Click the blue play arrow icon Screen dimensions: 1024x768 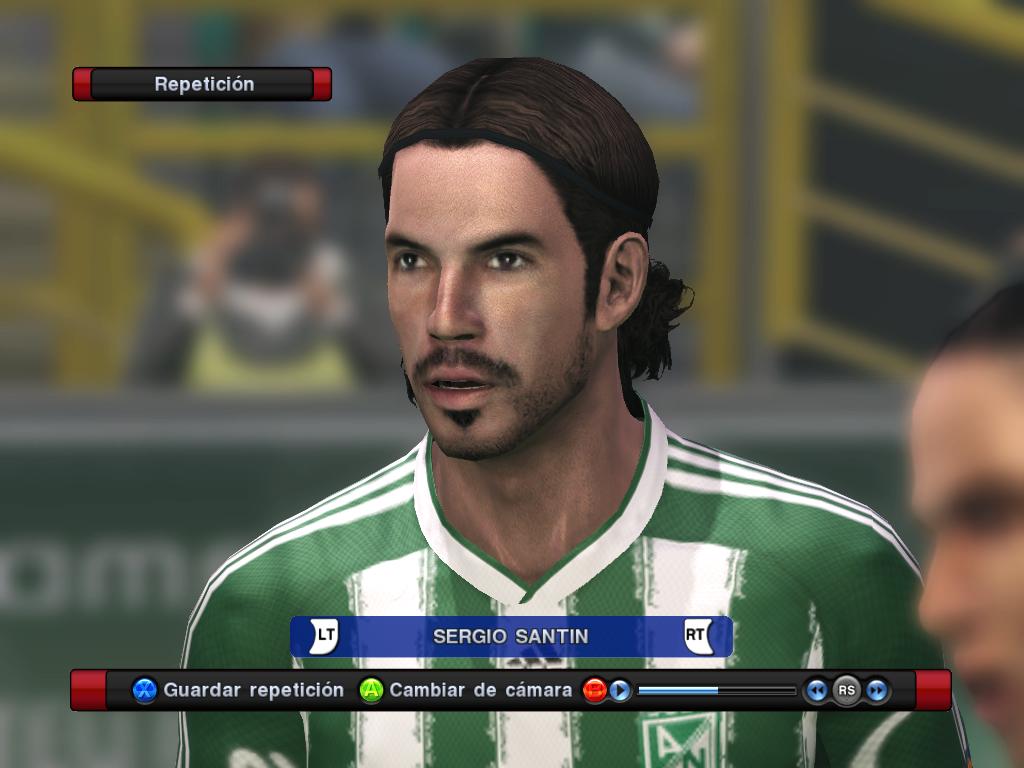coord(620,690)
